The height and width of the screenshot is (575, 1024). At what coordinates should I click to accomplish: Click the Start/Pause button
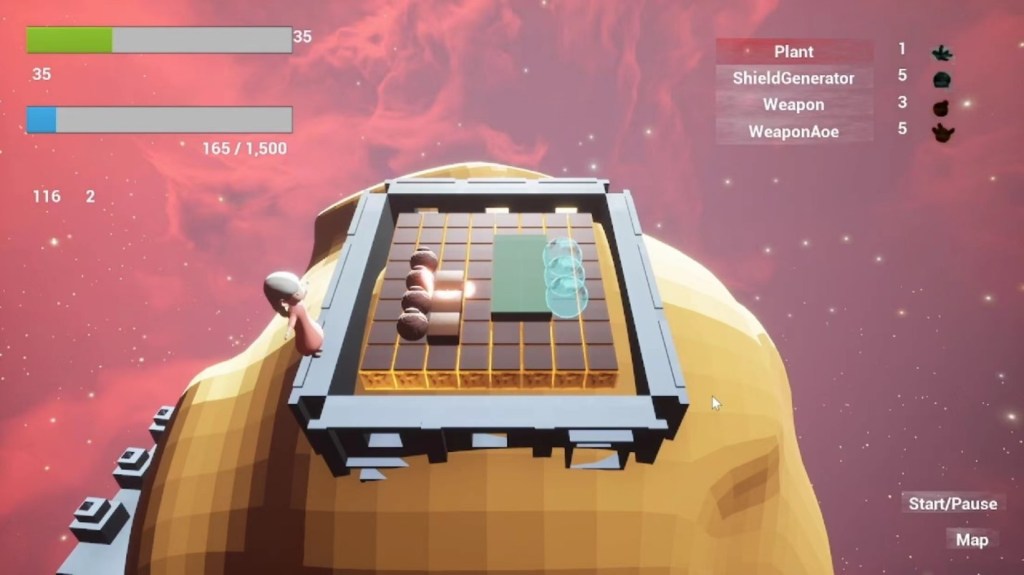[x=952, y=503]
